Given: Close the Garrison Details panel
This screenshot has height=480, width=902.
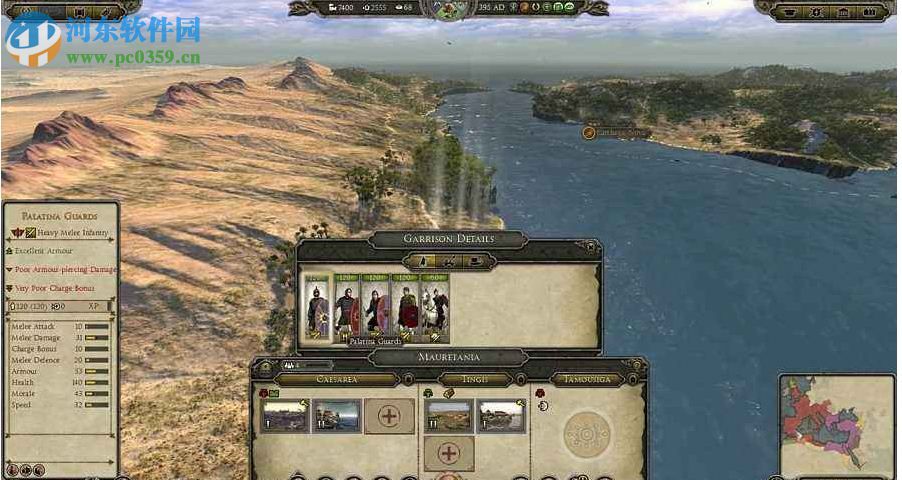Looking at the screenshot, I should pos(592,246).
